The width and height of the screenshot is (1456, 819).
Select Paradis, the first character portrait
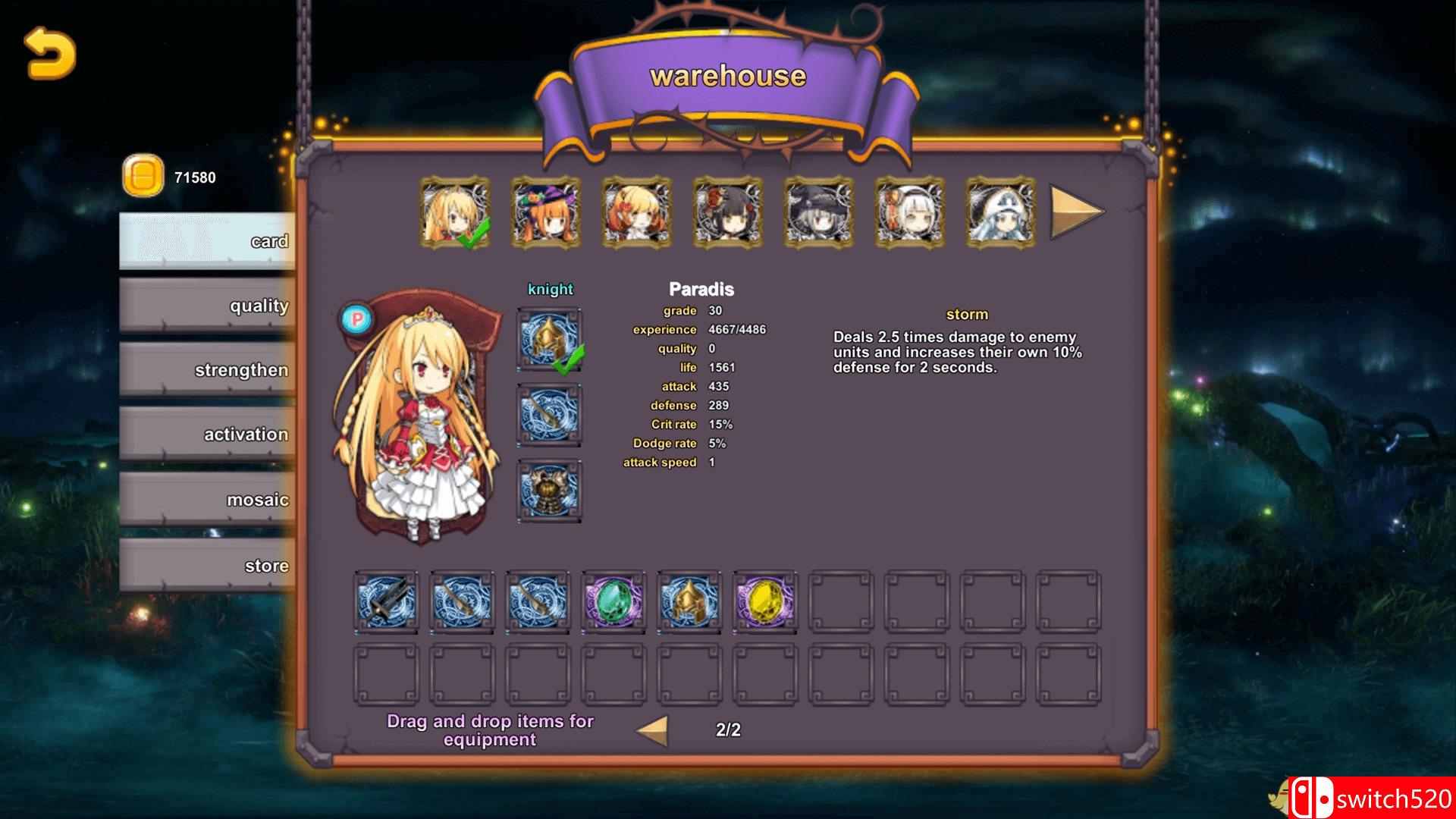click(452, 213)
